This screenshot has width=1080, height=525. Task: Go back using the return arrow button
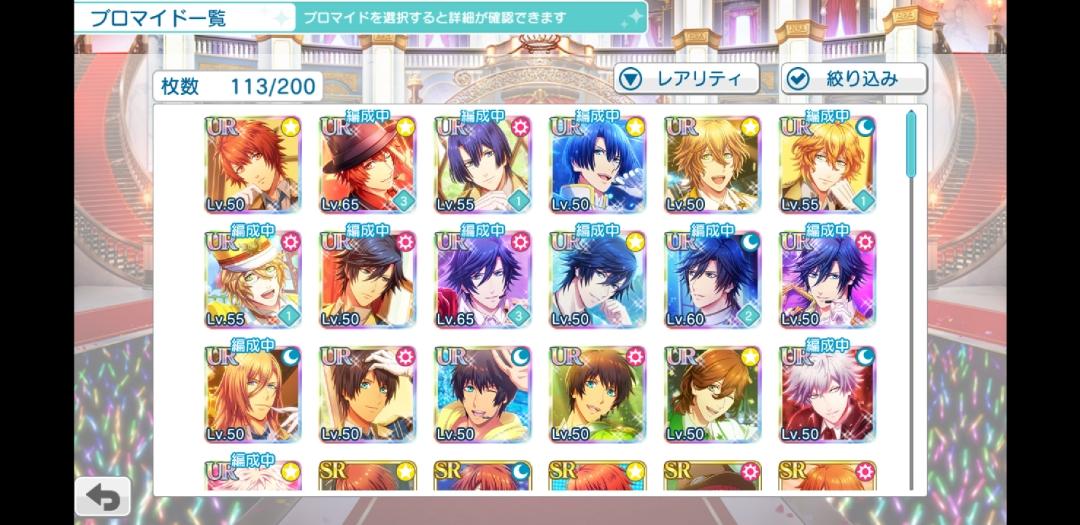(103, 496)
